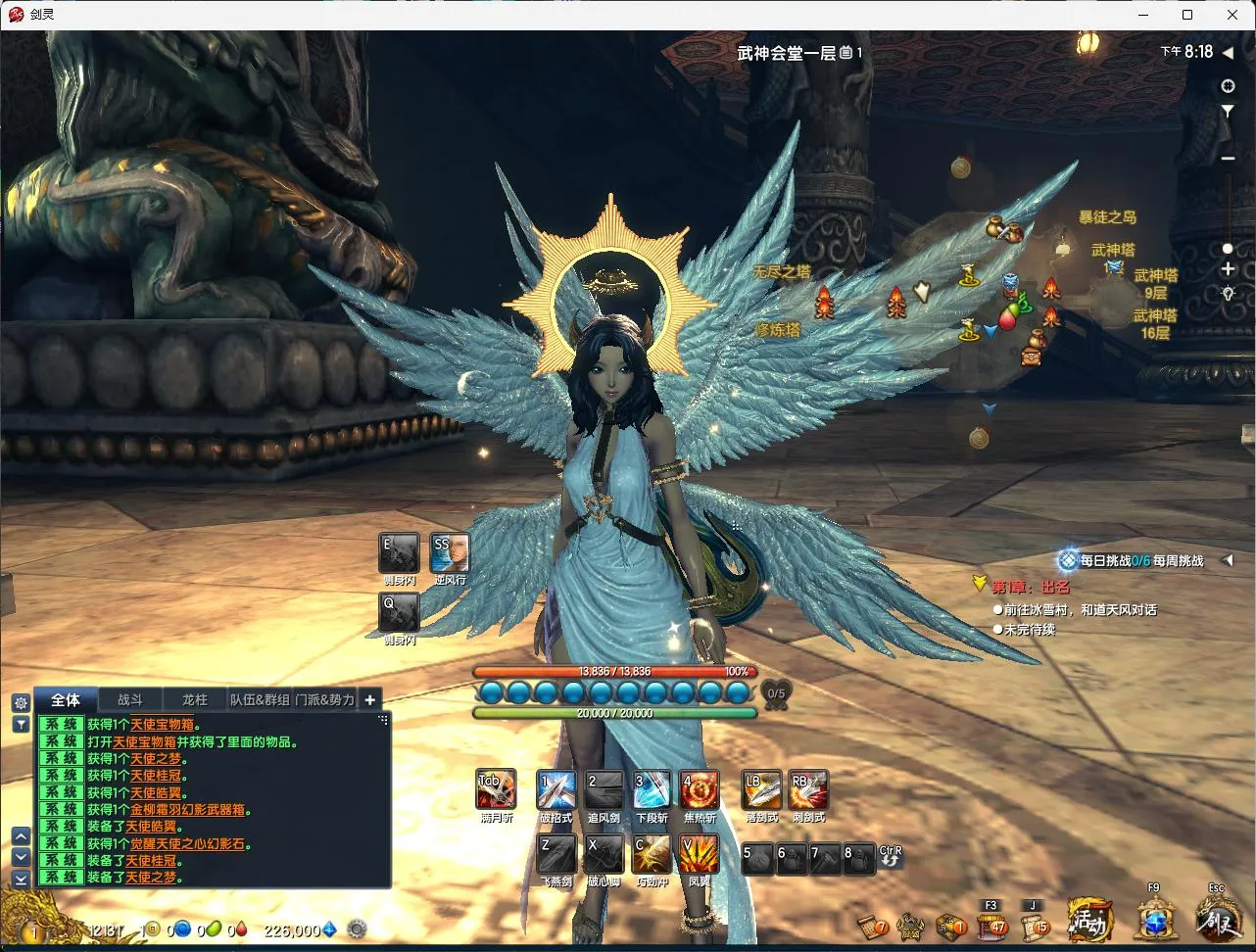Image resolution: width=1256 pixels, height=952 pixels.
Task: Add a new chat tab with plus button
Action: pos(369,699)
